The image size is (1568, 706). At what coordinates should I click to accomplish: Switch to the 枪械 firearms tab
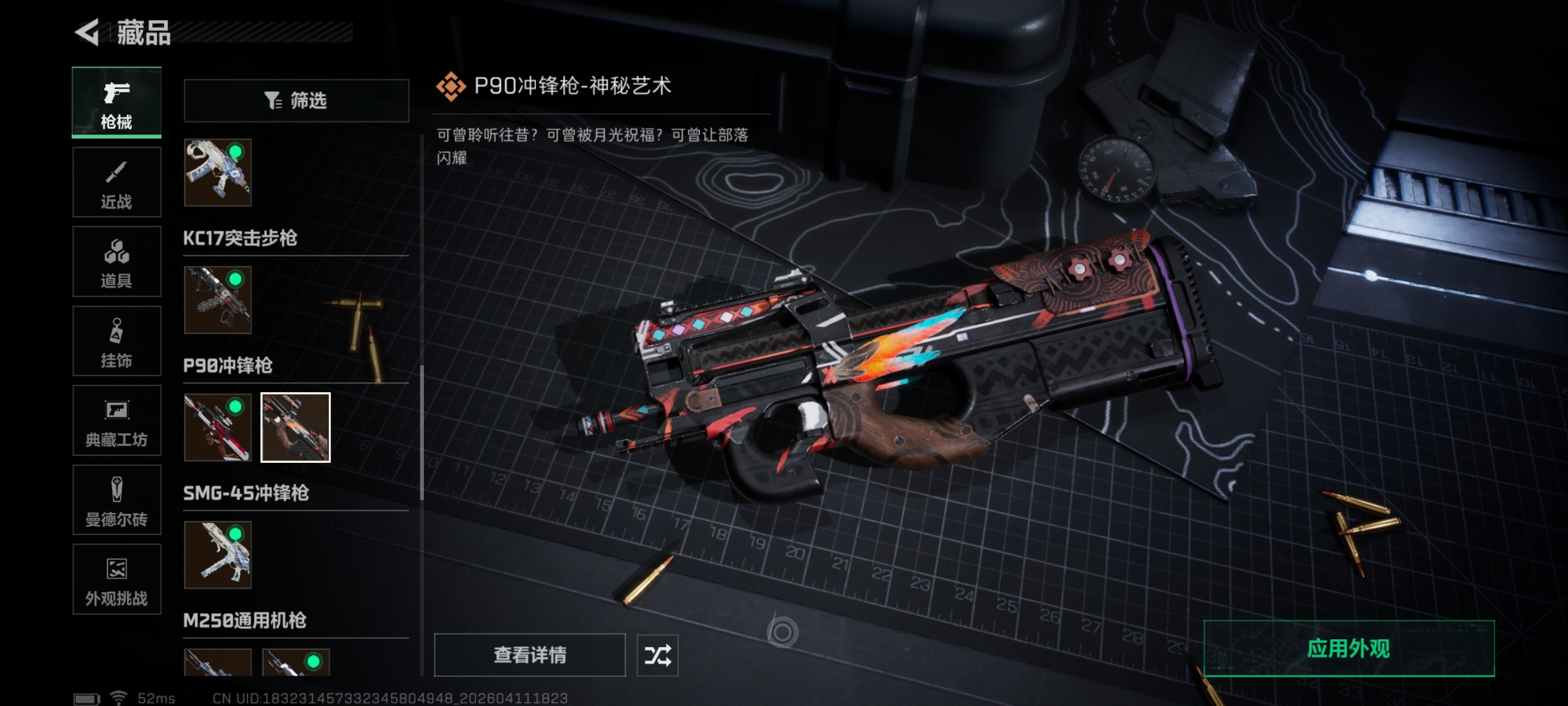point(116,103)
